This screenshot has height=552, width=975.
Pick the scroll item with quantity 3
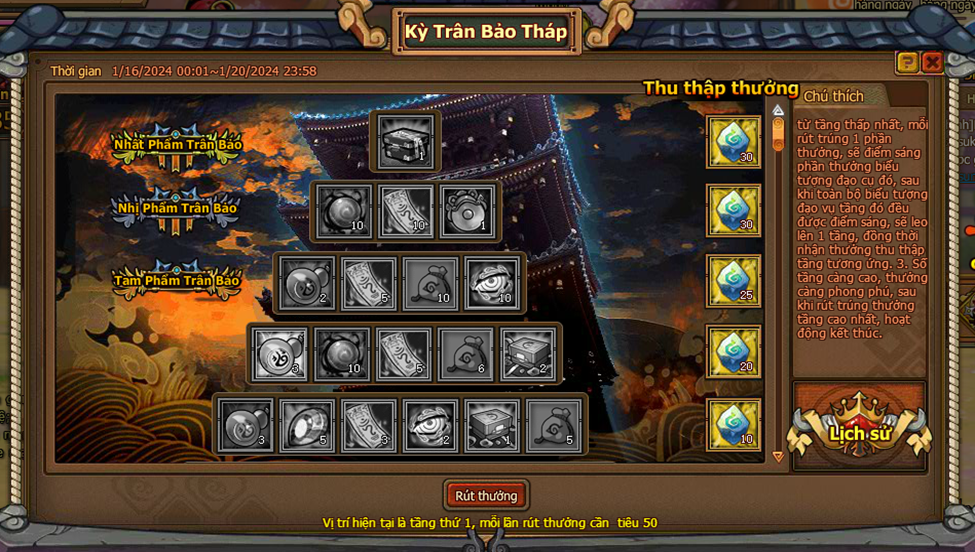(x=369, y=425)
